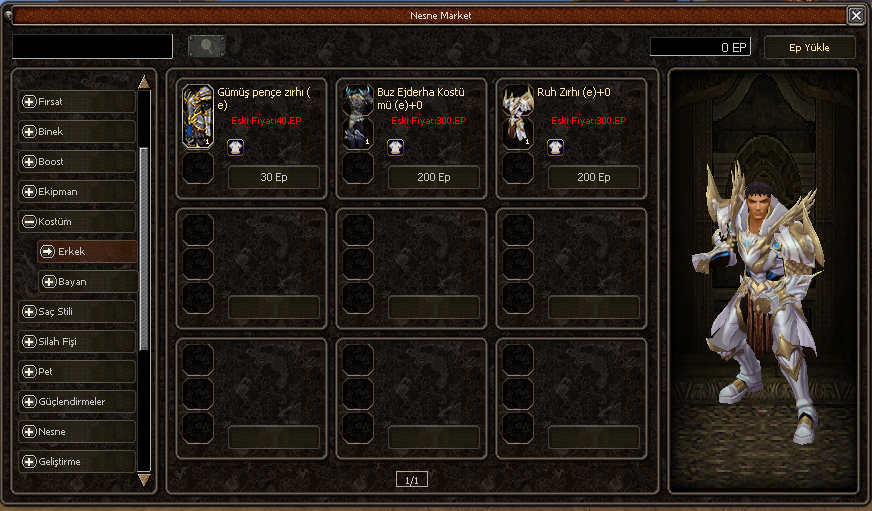Open the Binek category
The width and height of the screenshot is (872, 511).
tap(77, 131)
